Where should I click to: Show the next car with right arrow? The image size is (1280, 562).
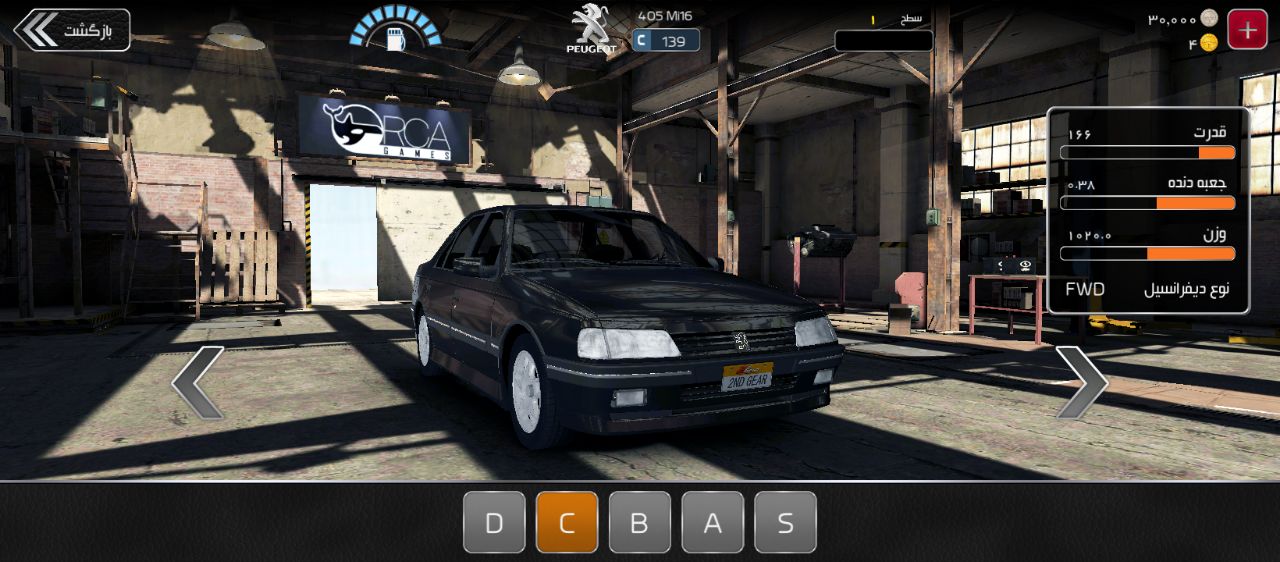(x=1081, y=382)
